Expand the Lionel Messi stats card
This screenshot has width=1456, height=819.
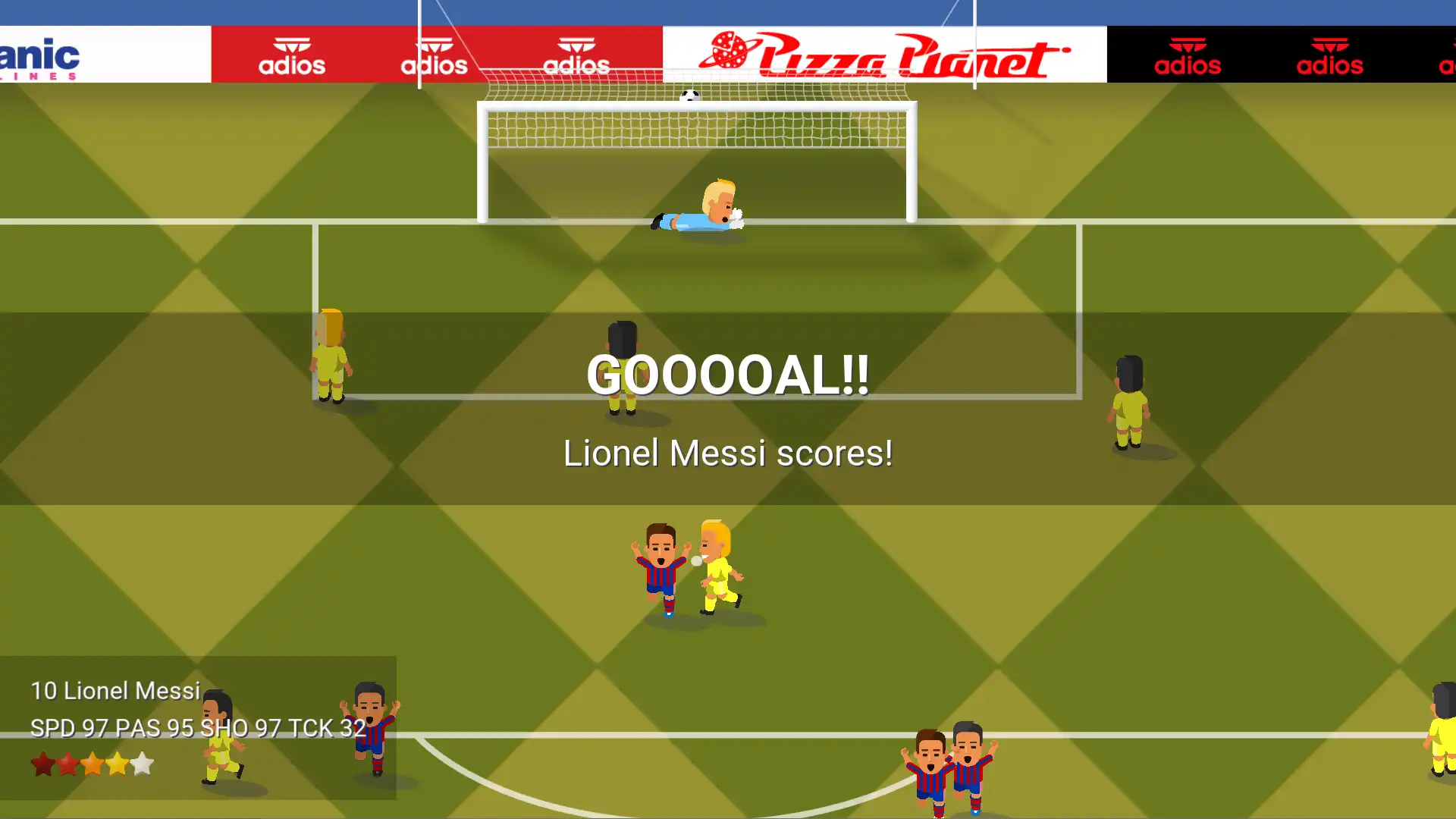[x=197, y=728]
